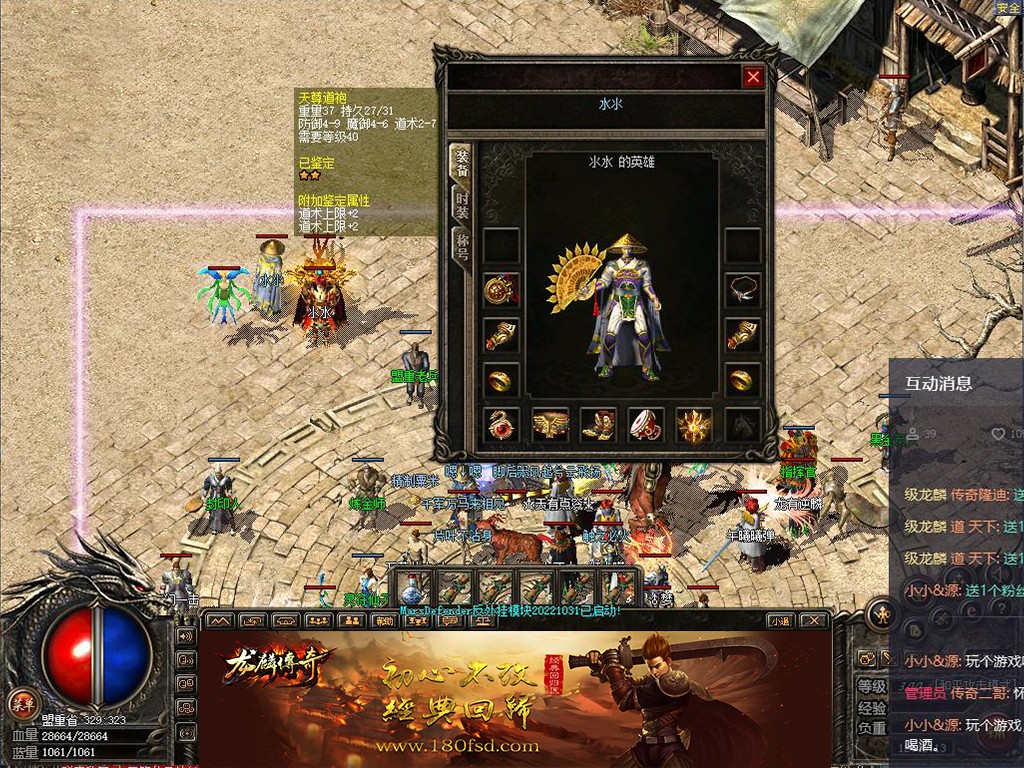
Task: Click the 小退 logout button
Action: click(782, 620)
